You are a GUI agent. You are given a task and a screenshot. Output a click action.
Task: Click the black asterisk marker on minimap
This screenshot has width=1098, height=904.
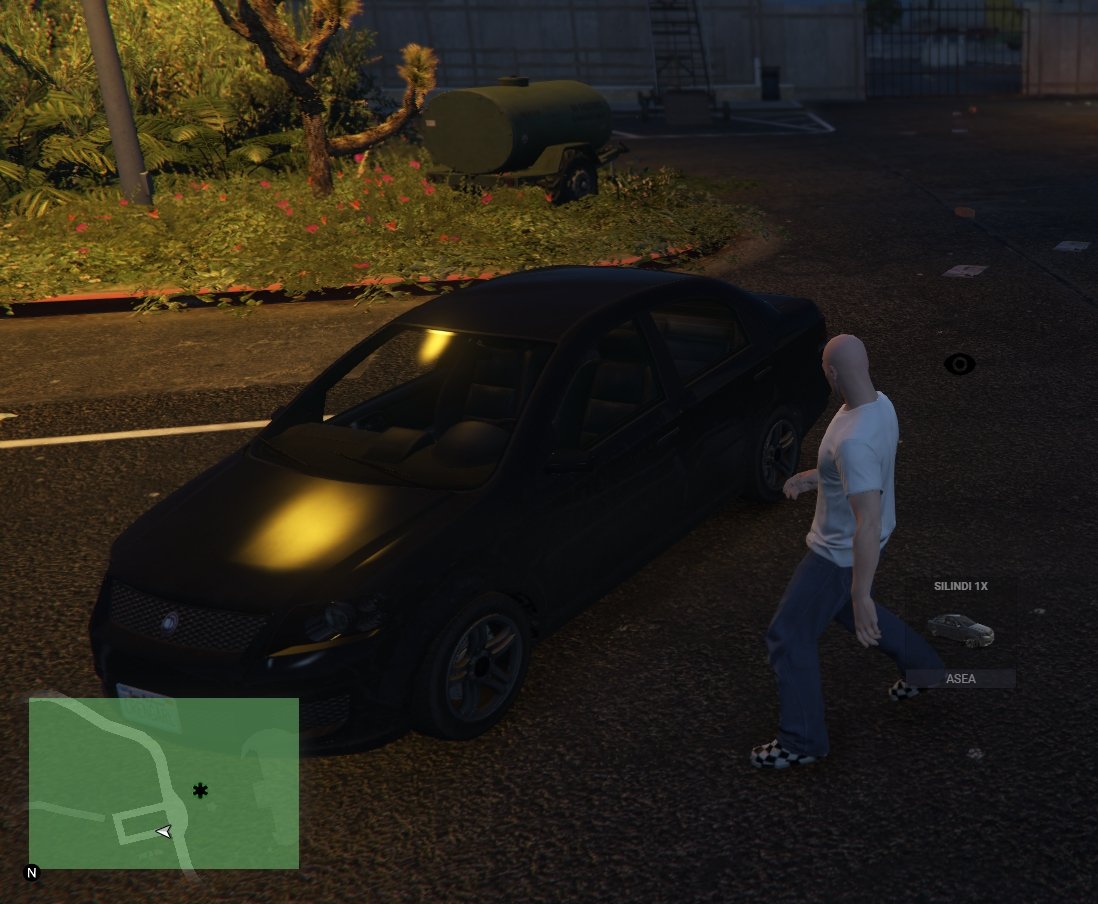(x=200, y=791)
